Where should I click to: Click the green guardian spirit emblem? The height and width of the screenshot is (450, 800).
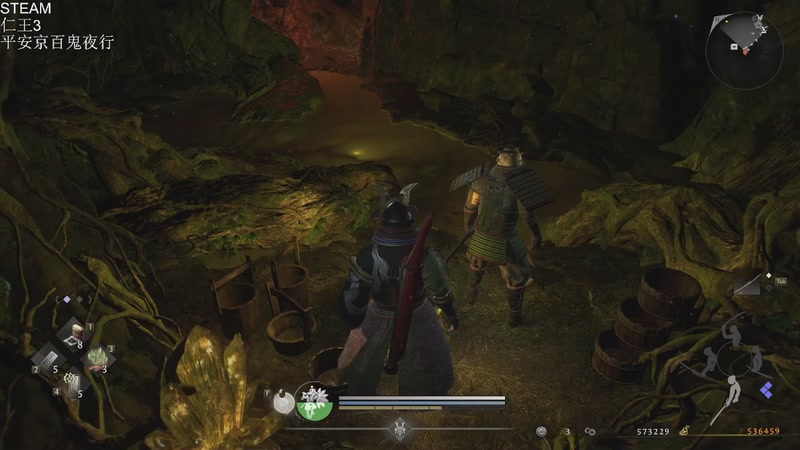click(316, 401)
